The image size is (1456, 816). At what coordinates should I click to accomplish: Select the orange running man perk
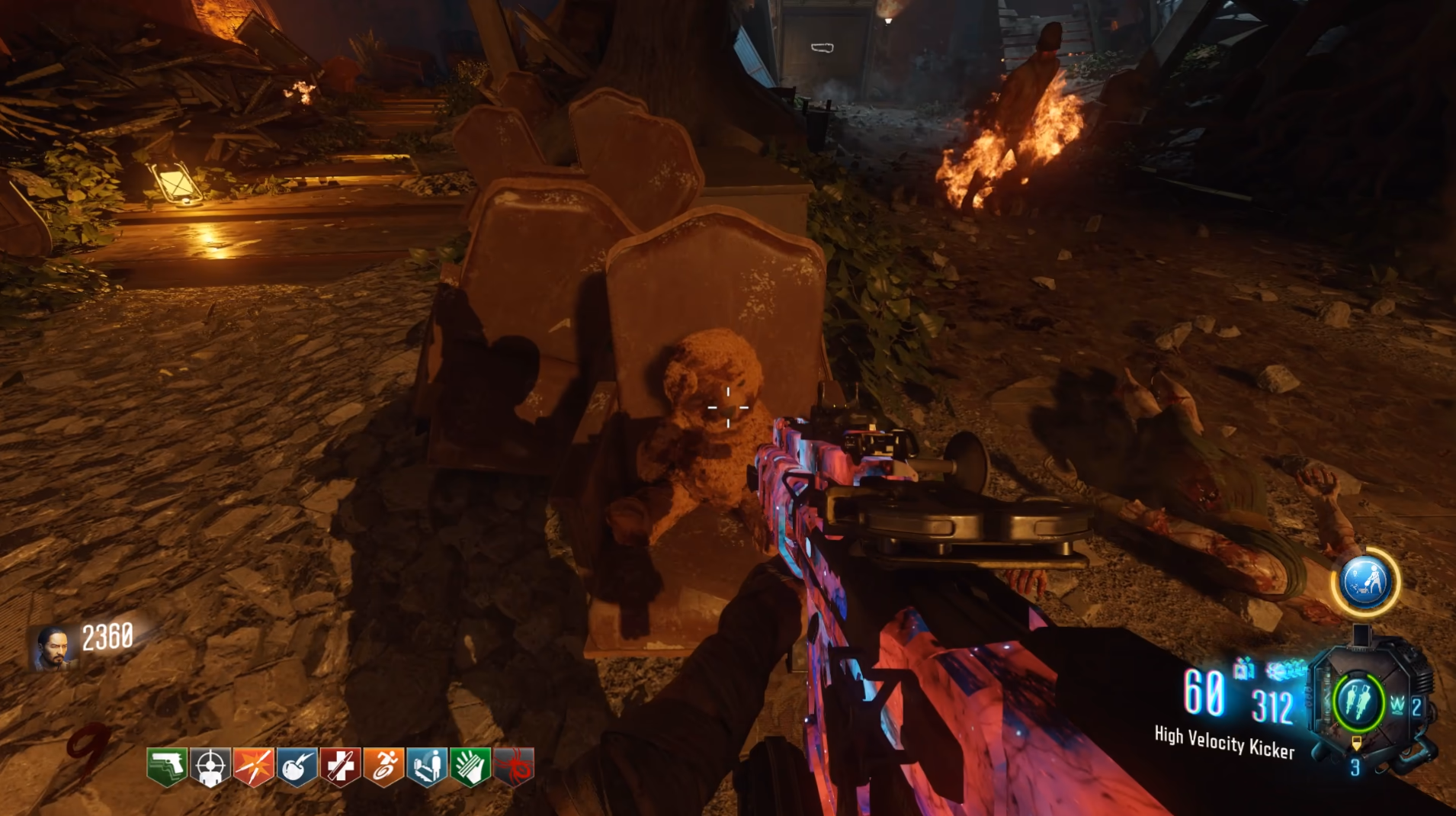tap(384, 766)
